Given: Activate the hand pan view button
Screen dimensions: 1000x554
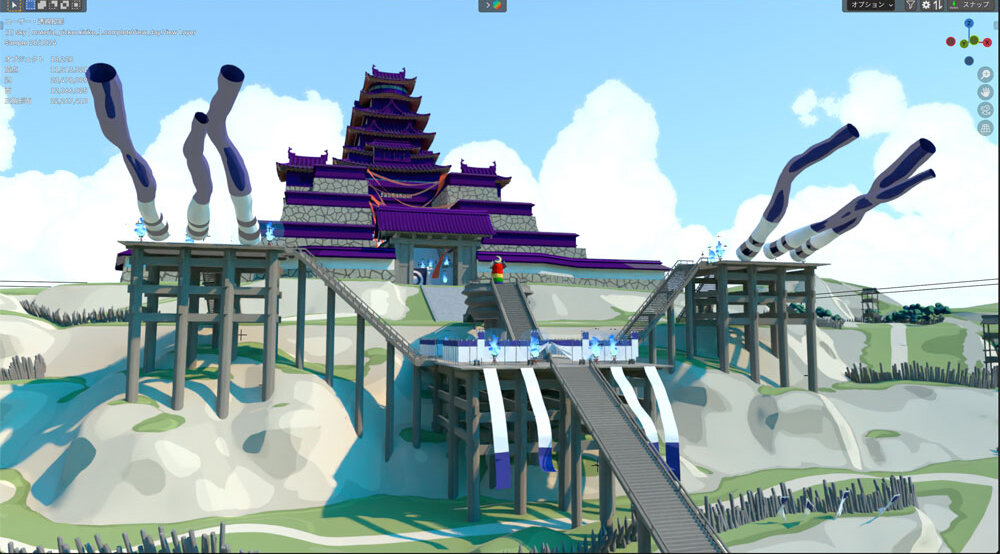Looking at the screenshot, I should pyautogui.click(x=985, y=91).
